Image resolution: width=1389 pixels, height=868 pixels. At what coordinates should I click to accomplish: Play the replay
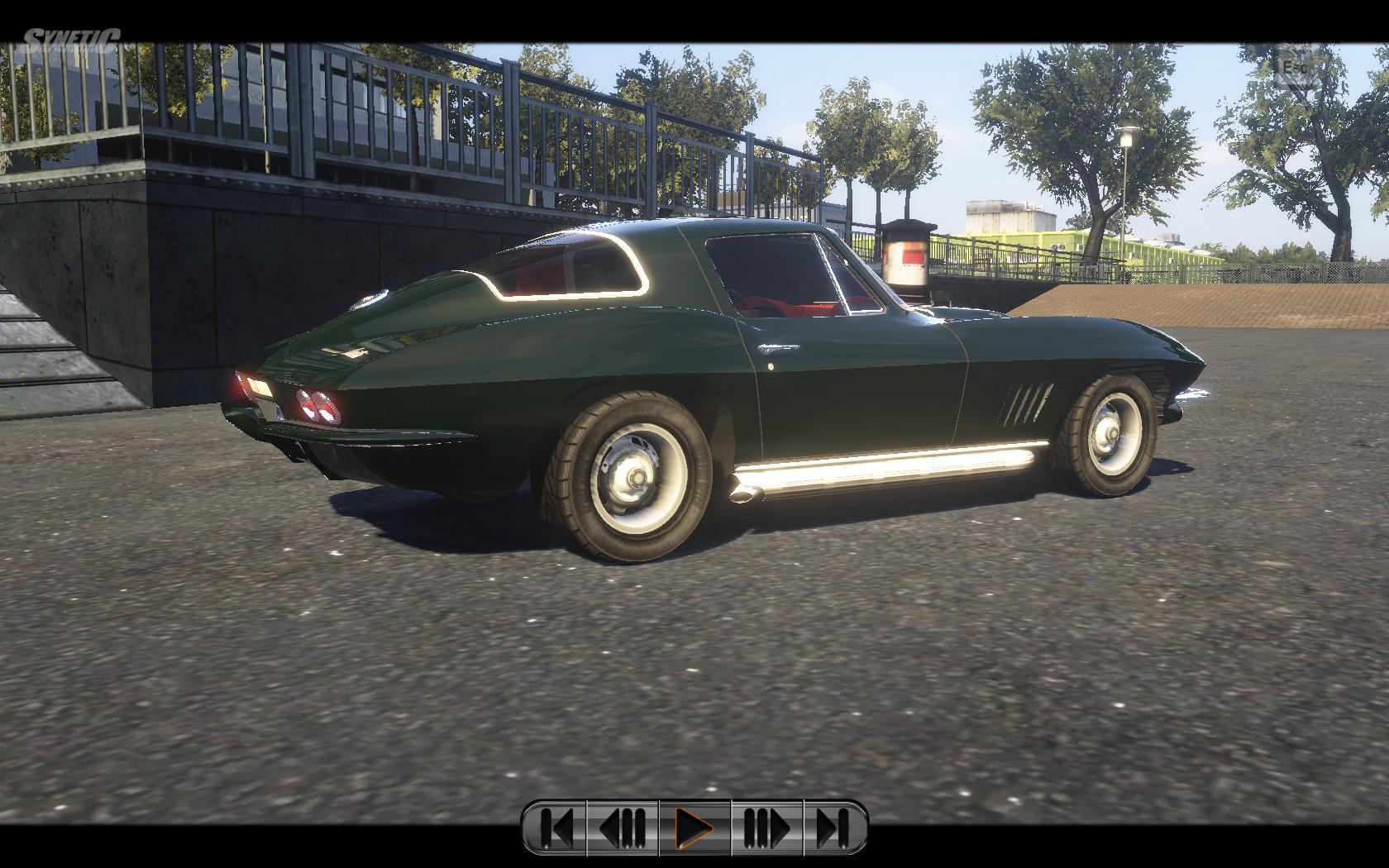[x=694, y=827]
